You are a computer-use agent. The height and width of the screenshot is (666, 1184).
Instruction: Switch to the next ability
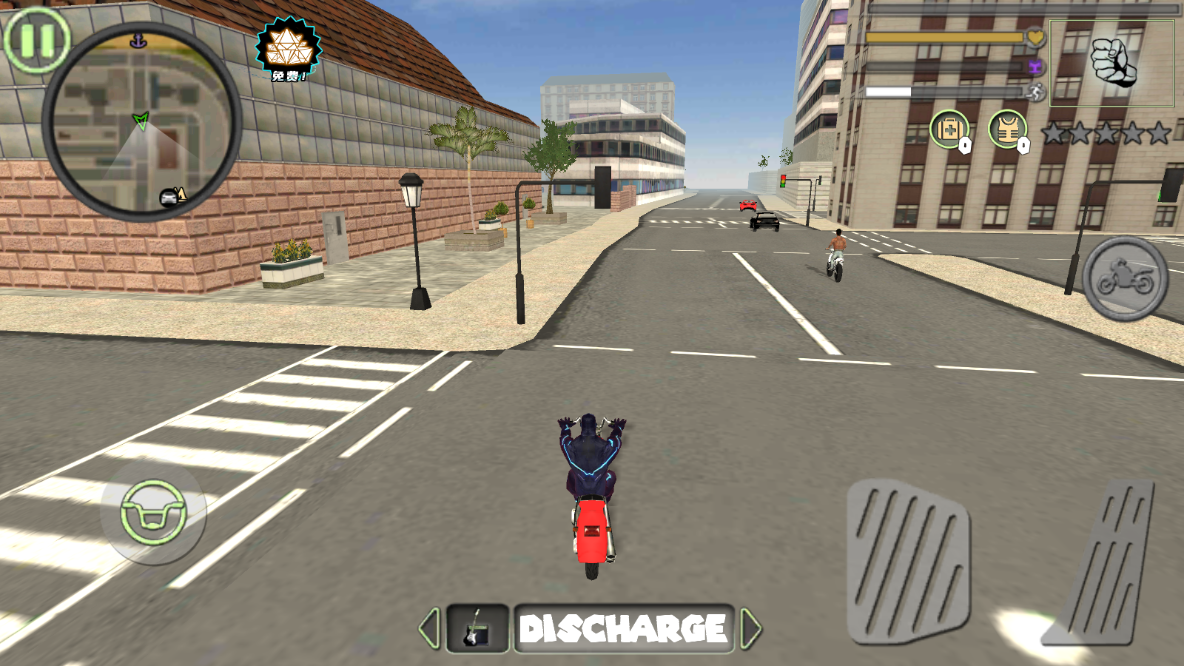750,628
